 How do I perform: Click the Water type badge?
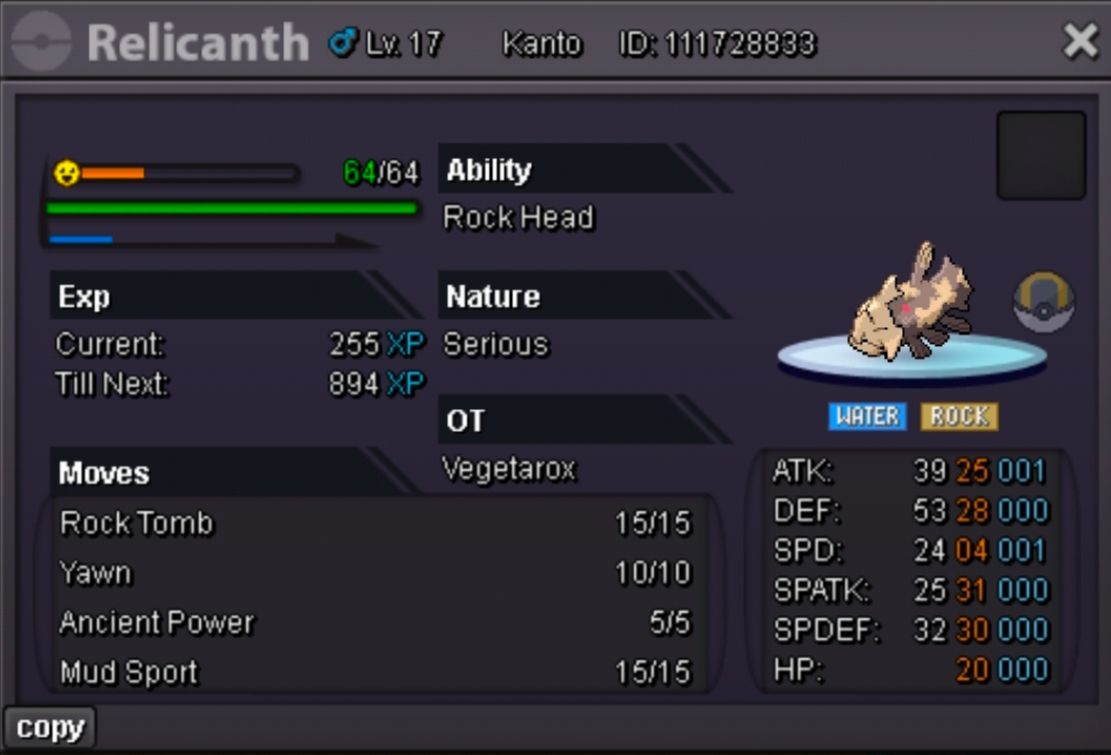[867, 416]
